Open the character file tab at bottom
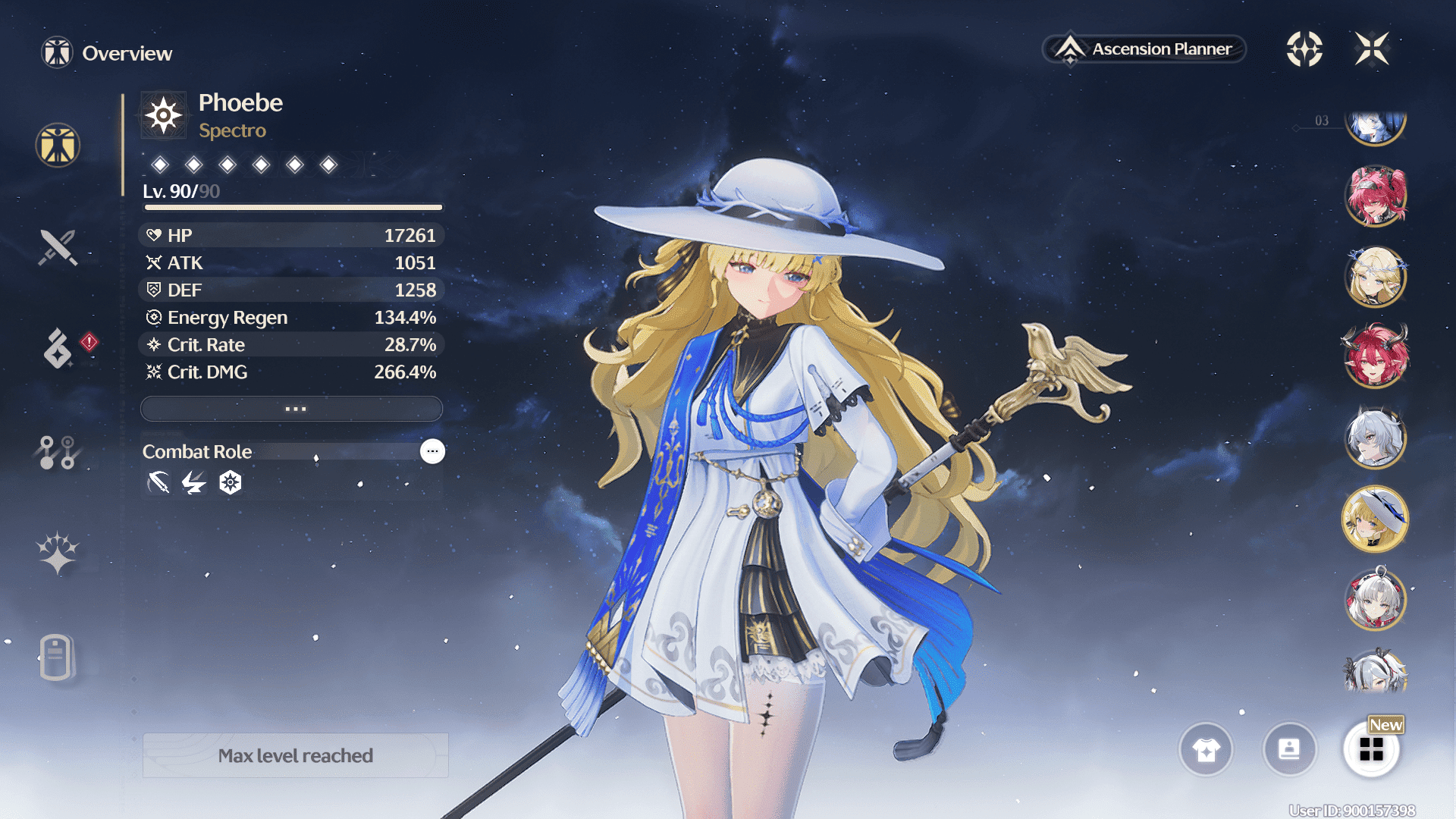Viewport: 1456px width, 819px height. point(56,657)
